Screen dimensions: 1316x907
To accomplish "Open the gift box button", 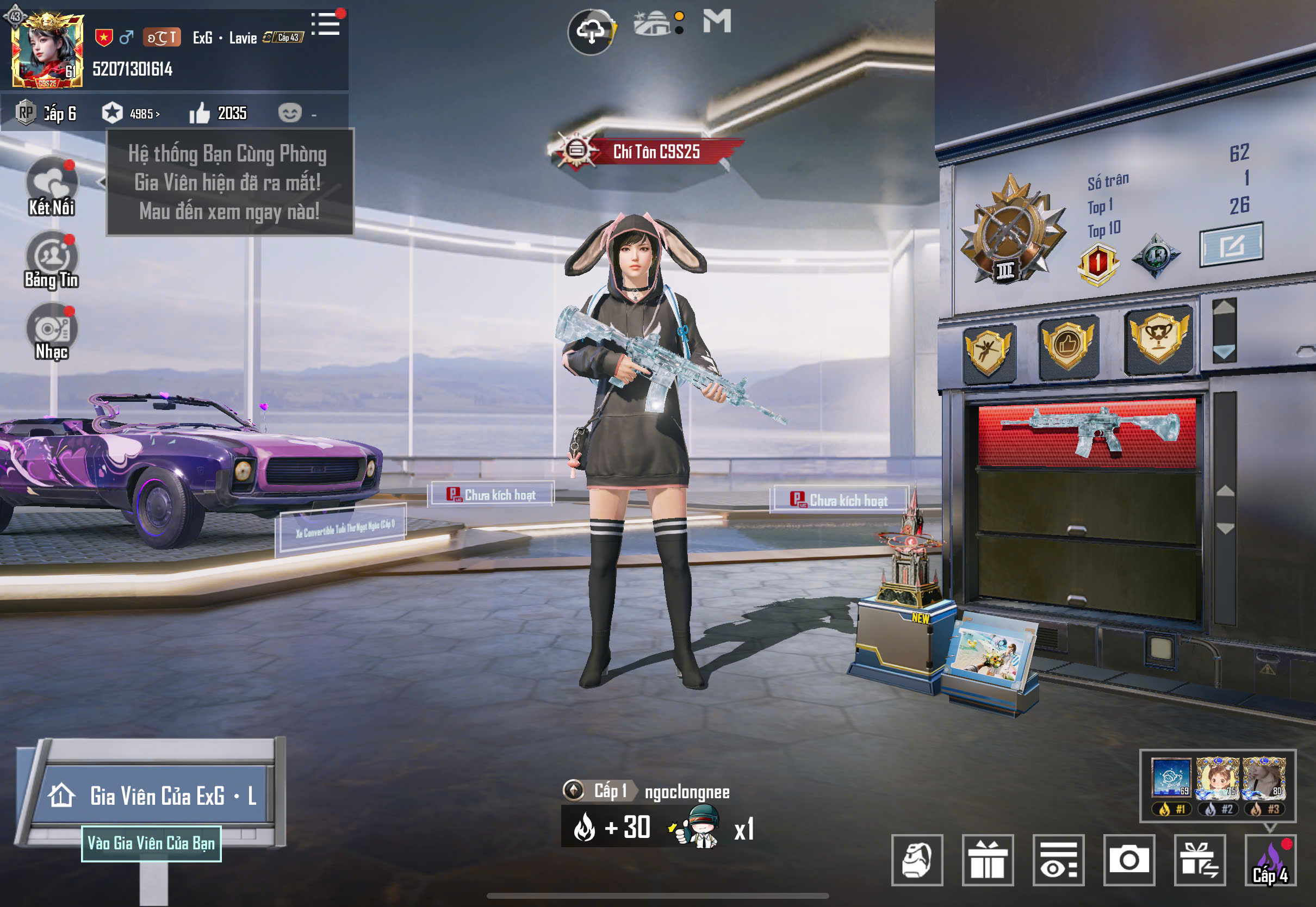I will (988, 859).
